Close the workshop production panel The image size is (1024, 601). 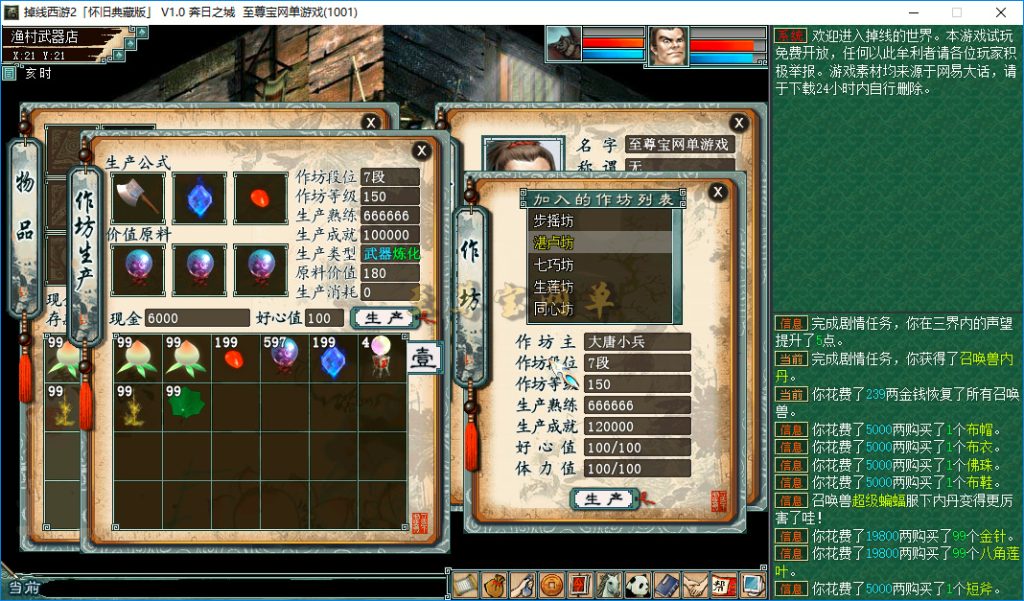point(422,151)
